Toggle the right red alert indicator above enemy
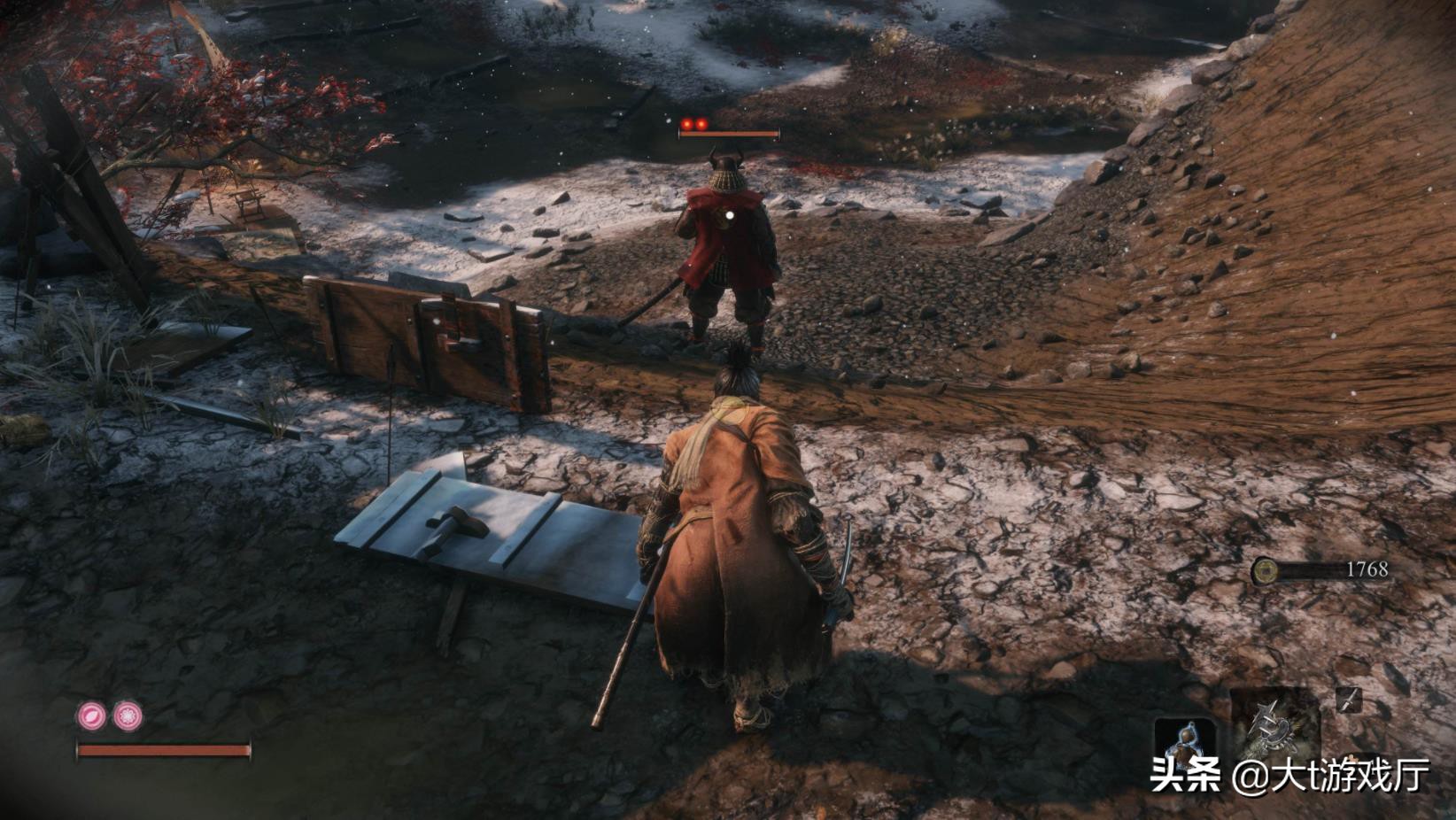Viewport: 1456px width, 820px height. [x=702, y=124]
